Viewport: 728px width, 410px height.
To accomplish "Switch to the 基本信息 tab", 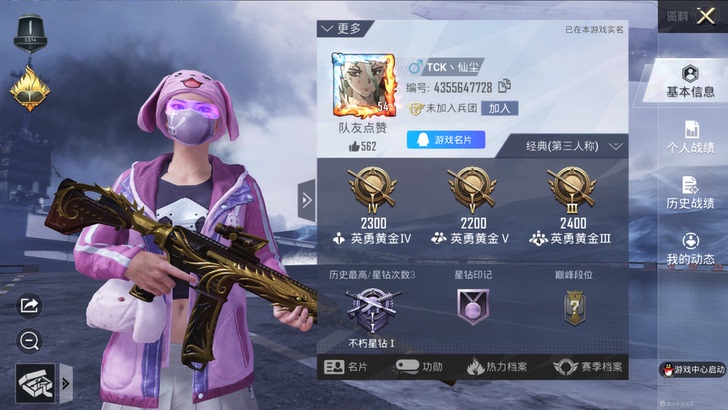I will tap(690, 81).
